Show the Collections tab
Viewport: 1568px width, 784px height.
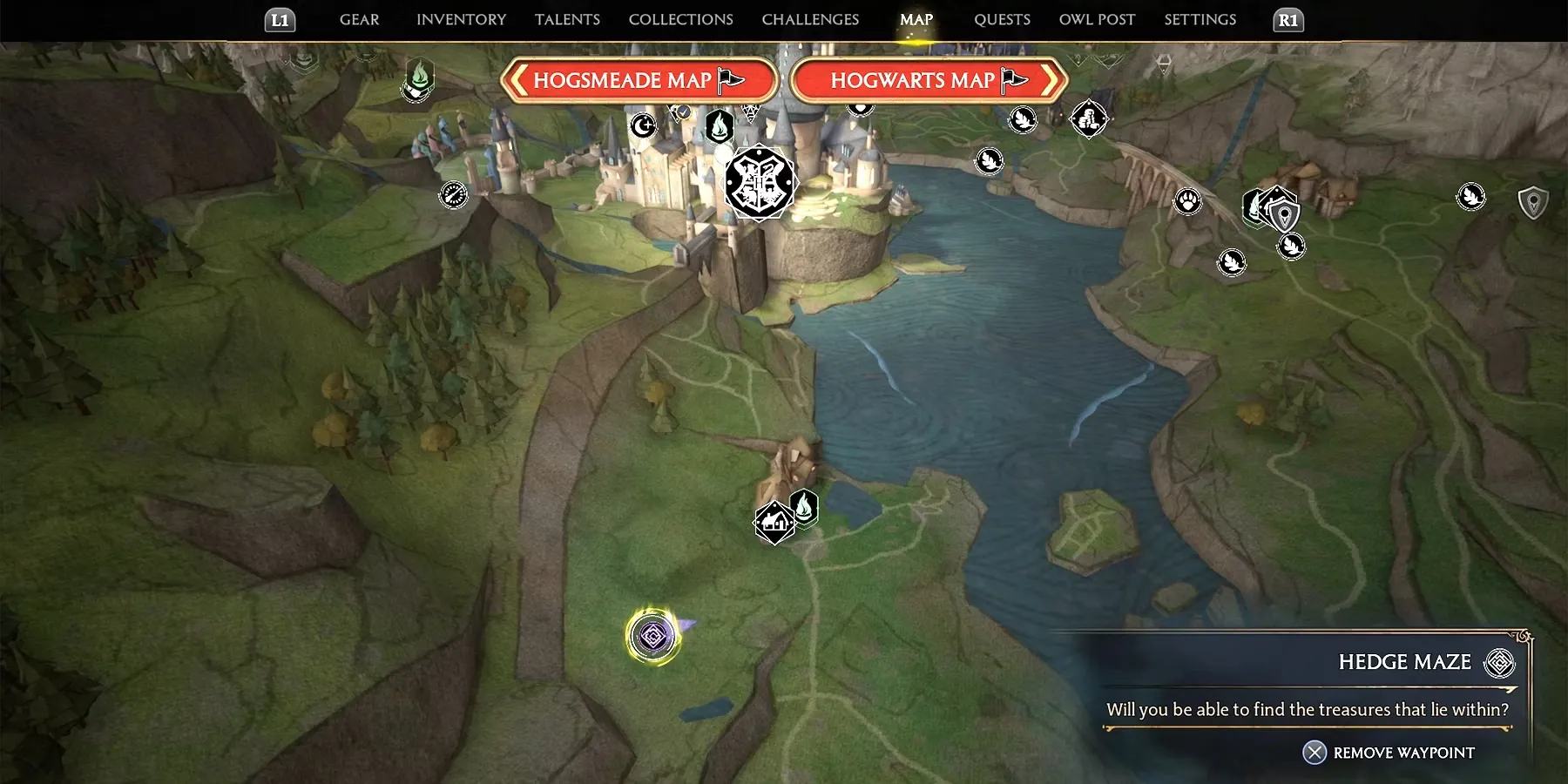(680, 19)
